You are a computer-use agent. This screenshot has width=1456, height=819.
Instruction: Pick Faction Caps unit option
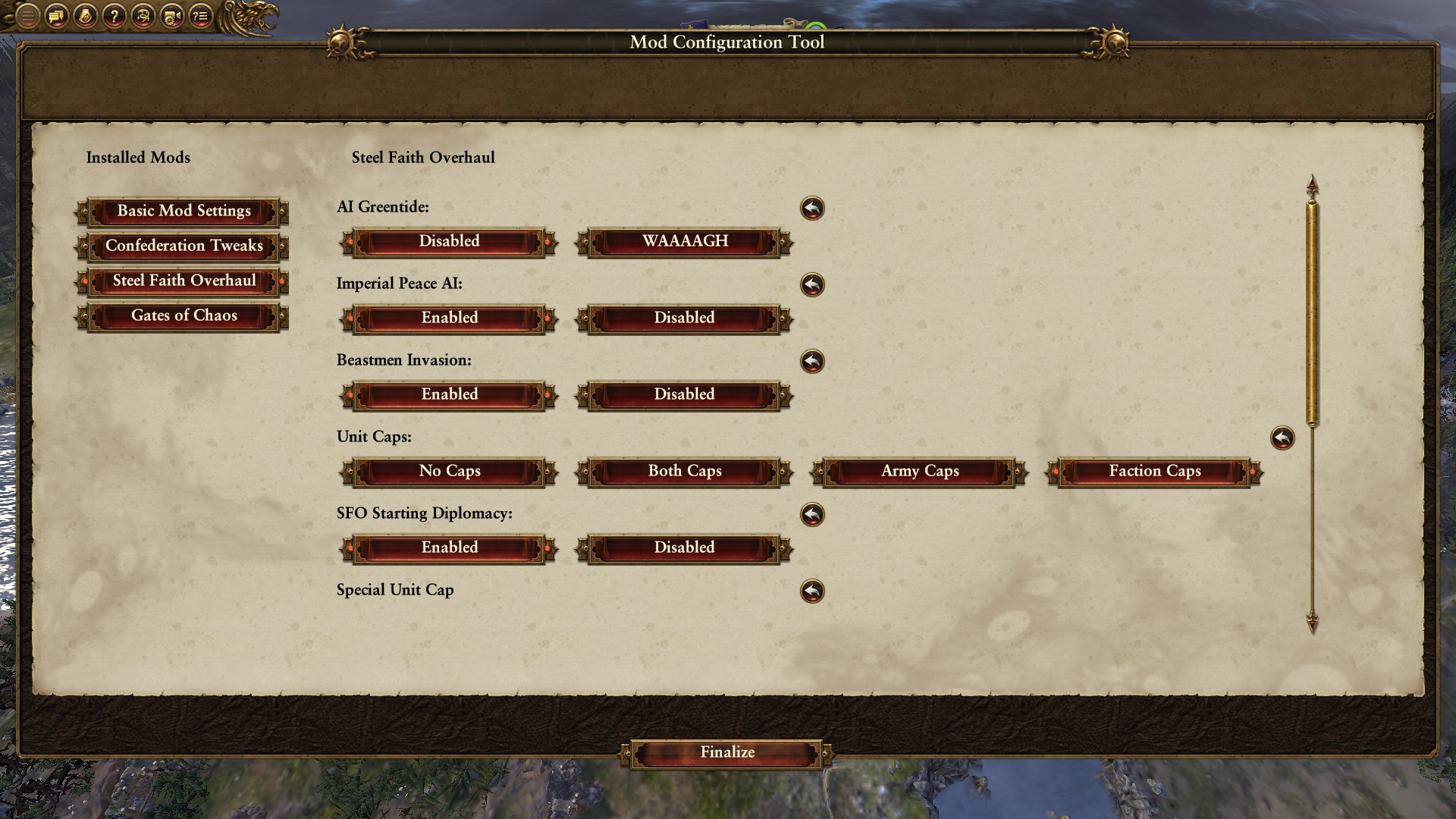(x=1154, y=472)
